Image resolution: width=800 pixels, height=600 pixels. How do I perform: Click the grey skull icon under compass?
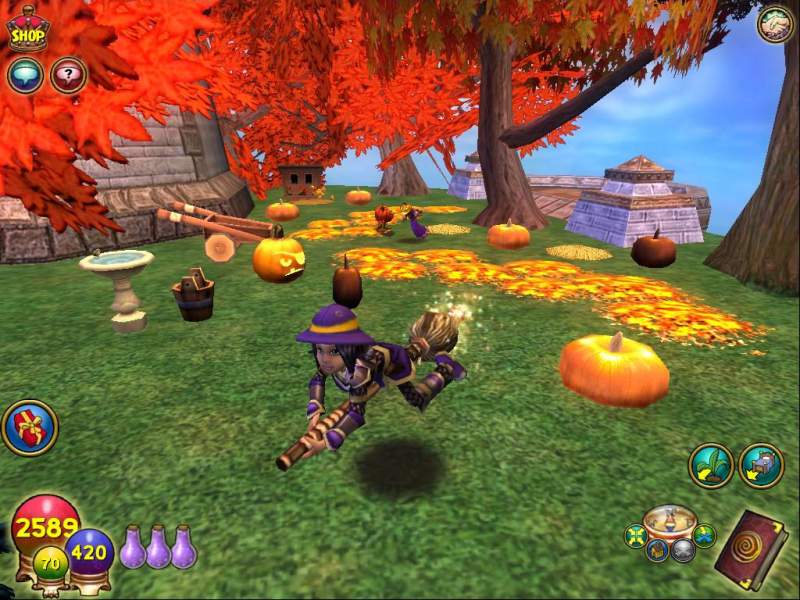[681, 551]
